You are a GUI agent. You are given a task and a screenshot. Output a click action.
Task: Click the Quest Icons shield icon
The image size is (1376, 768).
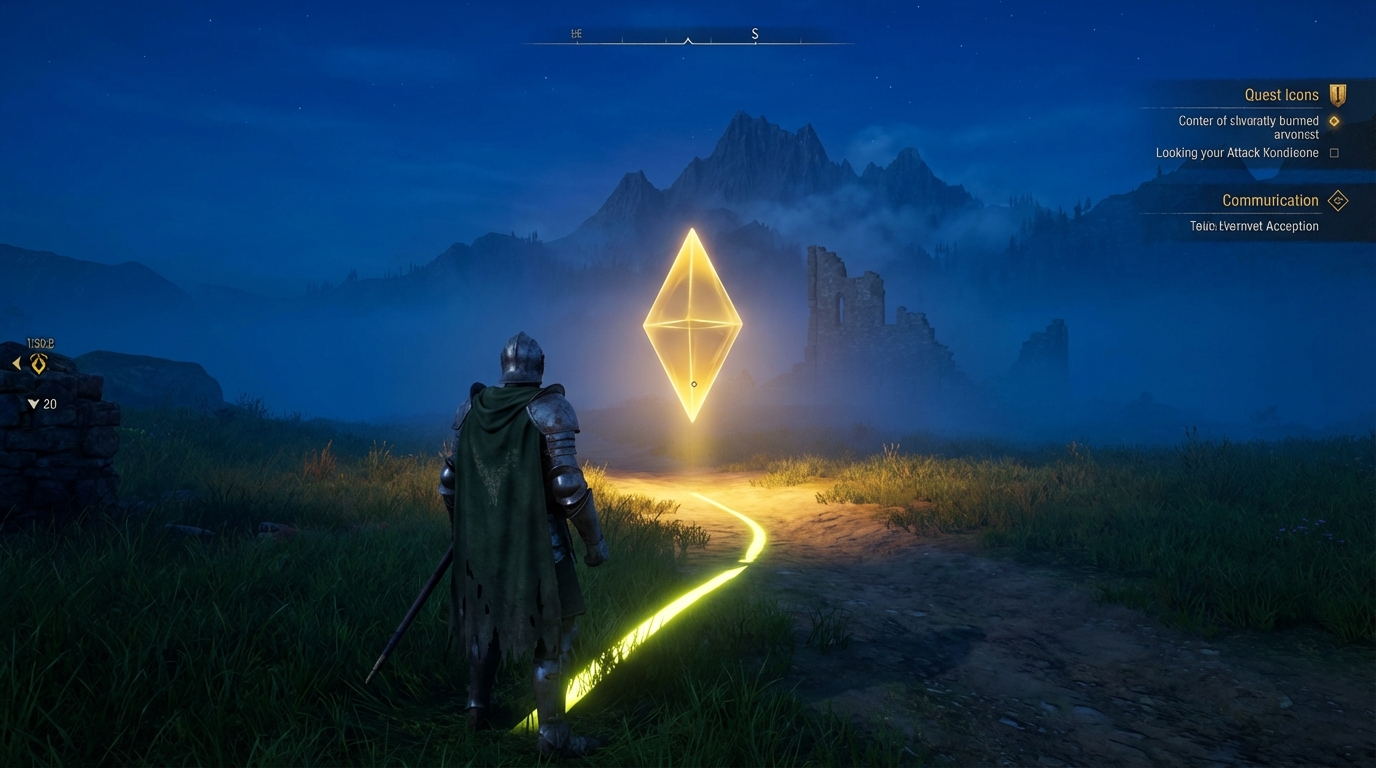coord(1337,94)
